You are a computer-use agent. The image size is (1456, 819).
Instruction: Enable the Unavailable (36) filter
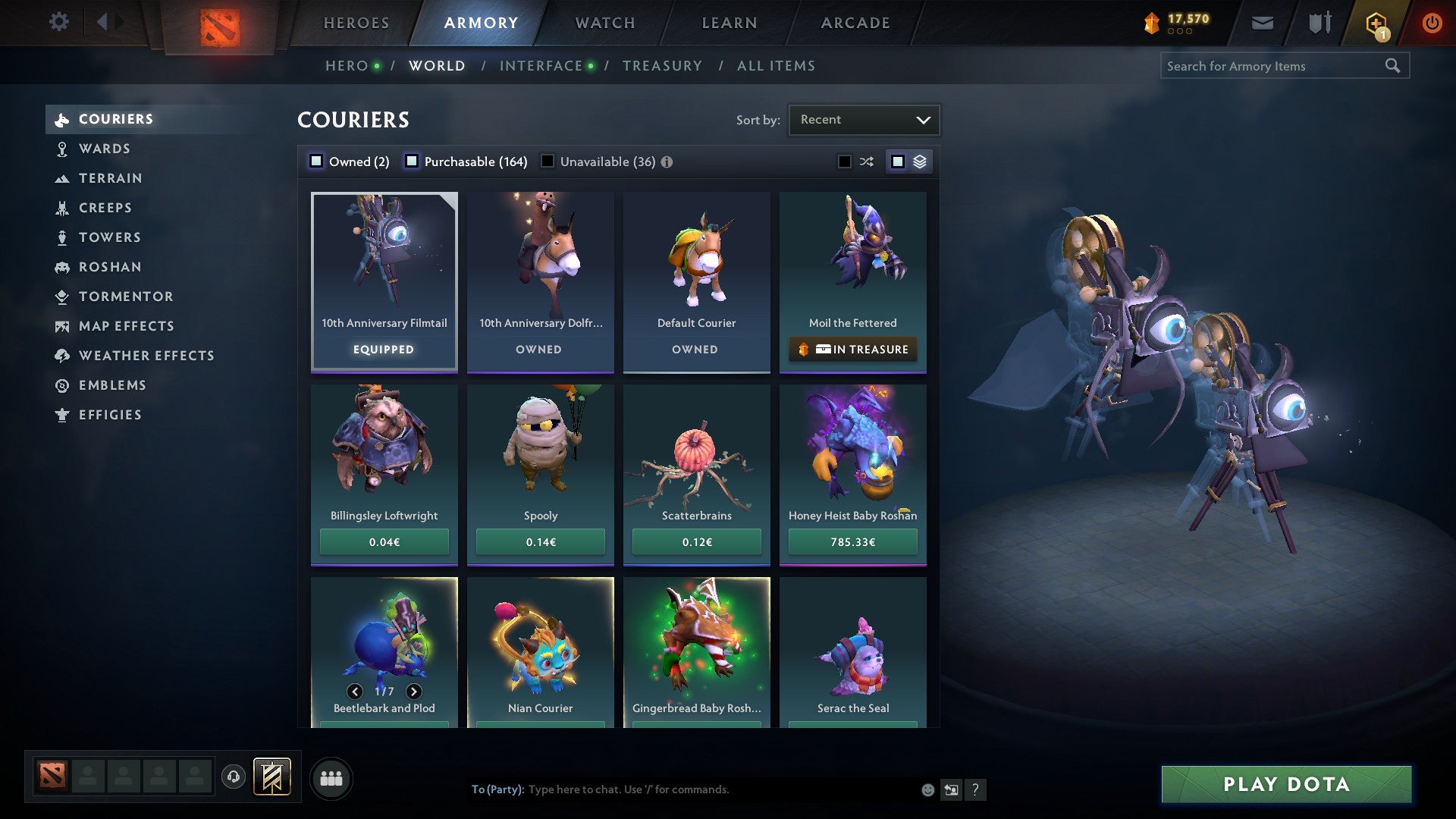coord(547,161)
